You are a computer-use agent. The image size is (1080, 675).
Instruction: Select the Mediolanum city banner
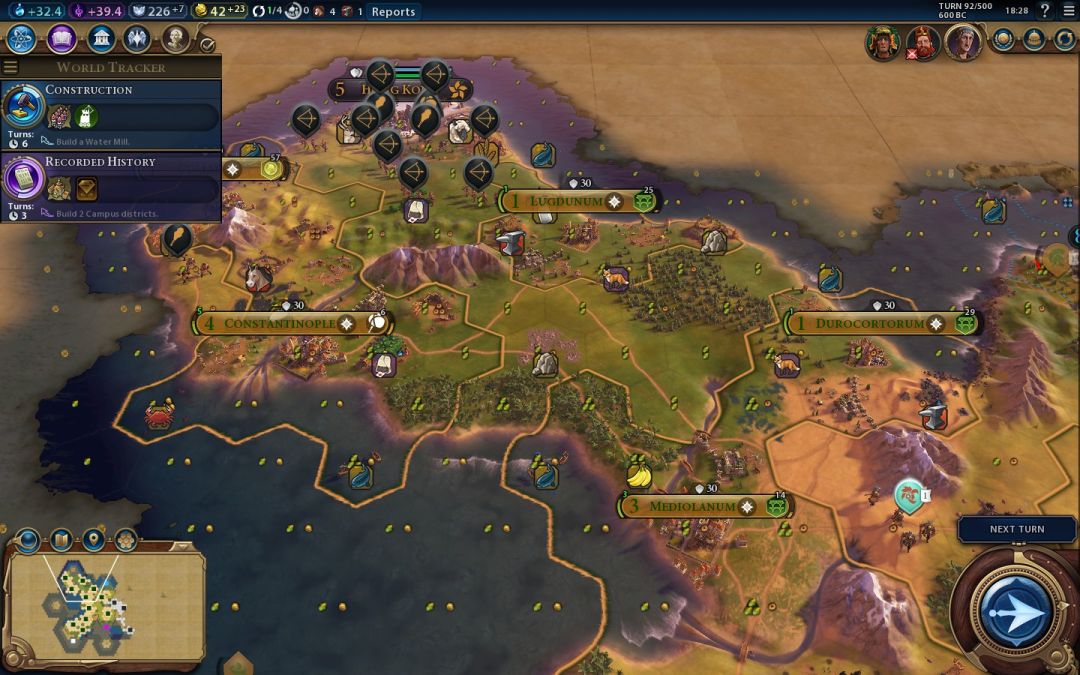point(692,506)
